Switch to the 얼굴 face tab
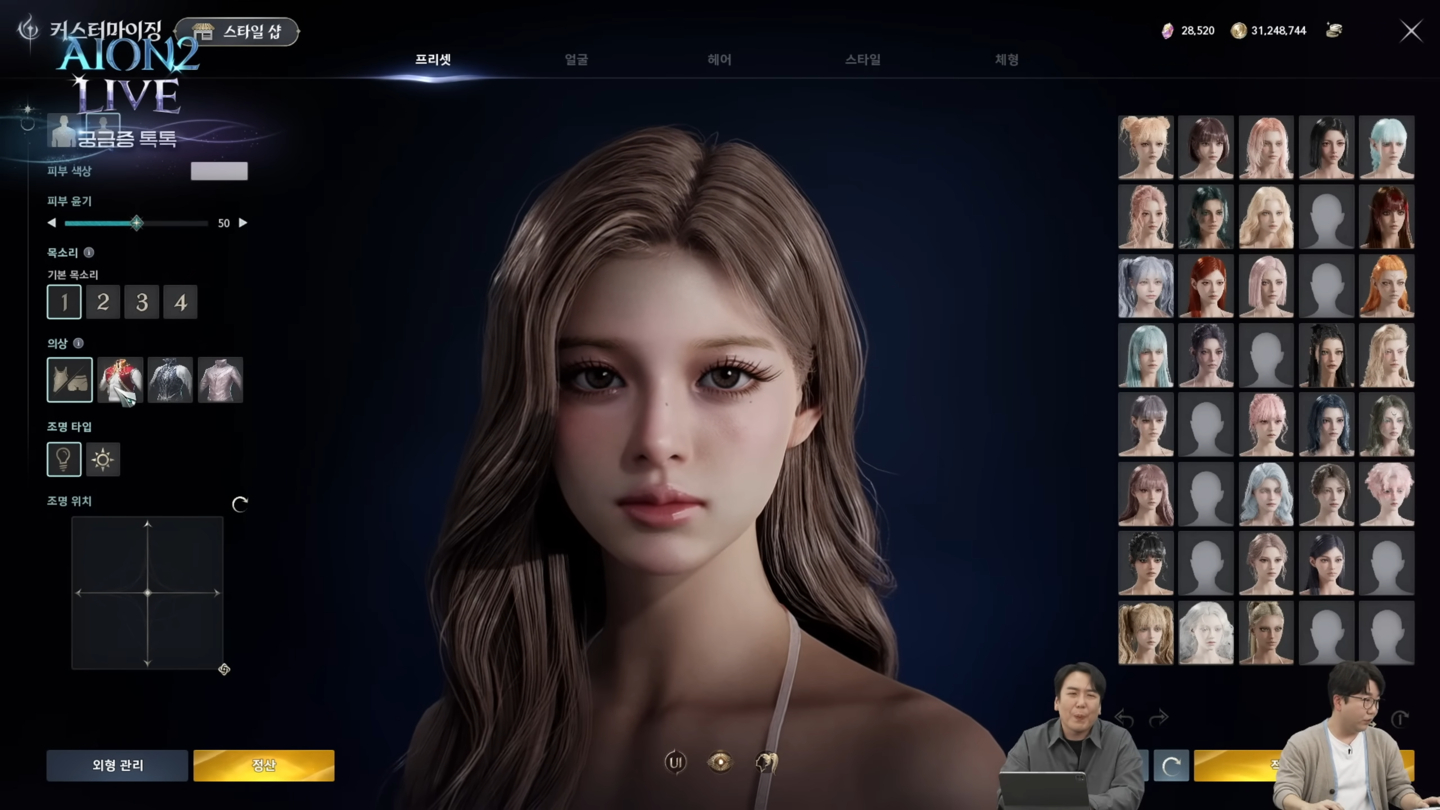Viewport: 1440px width, 810px height. [x=576, y=60]
